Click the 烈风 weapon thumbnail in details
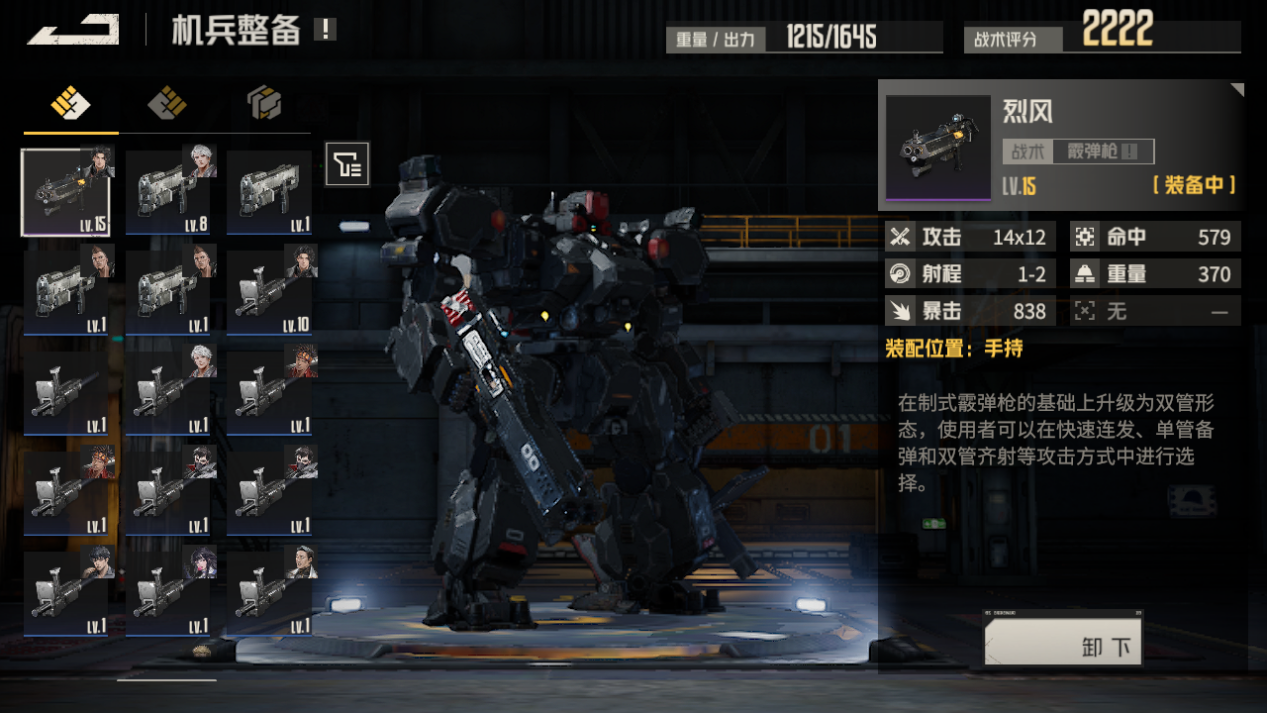Screen dimensions: 1267x713 point(938,147)
